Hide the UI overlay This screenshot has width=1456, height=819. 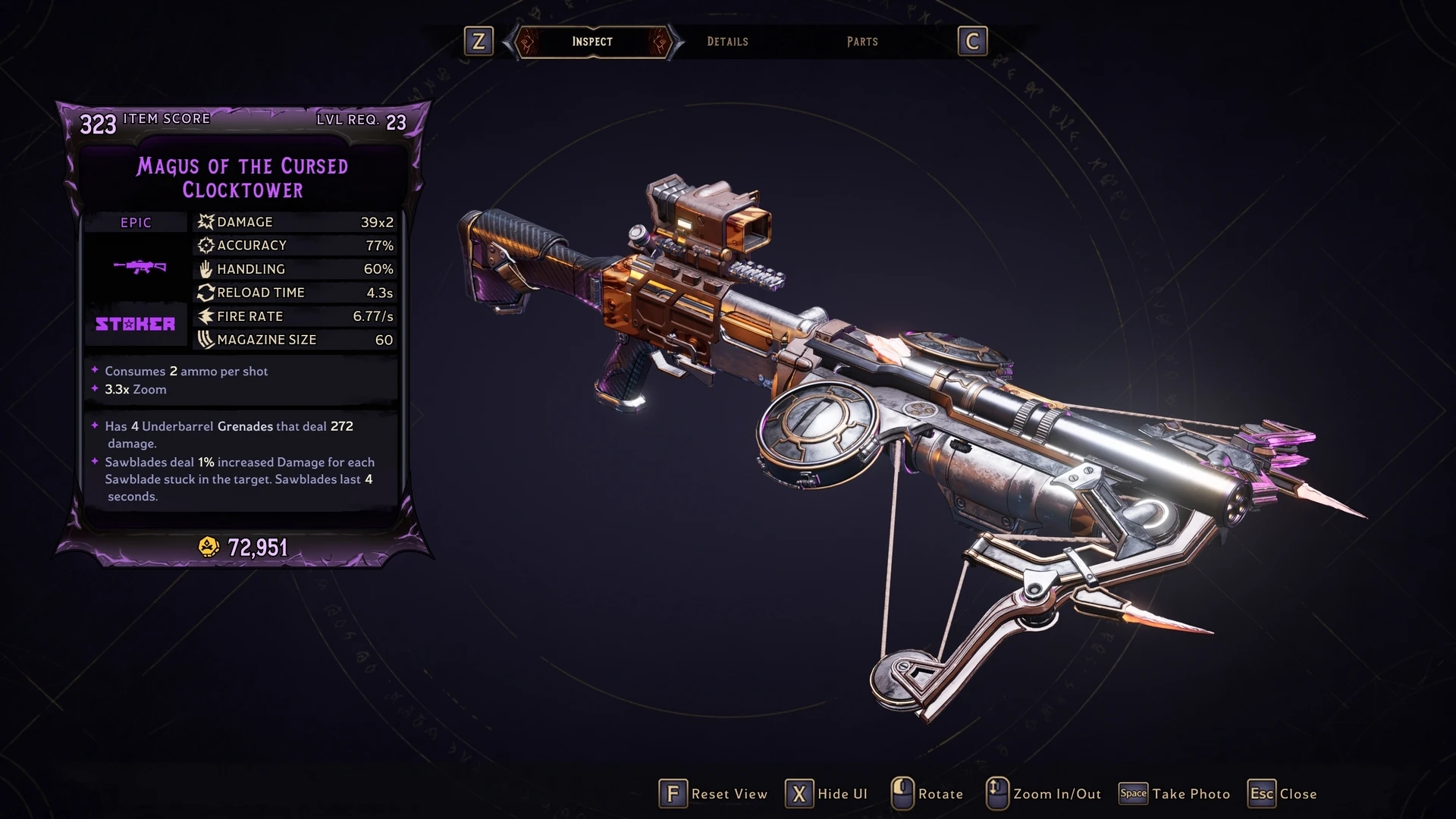click(x=827, y=794)
